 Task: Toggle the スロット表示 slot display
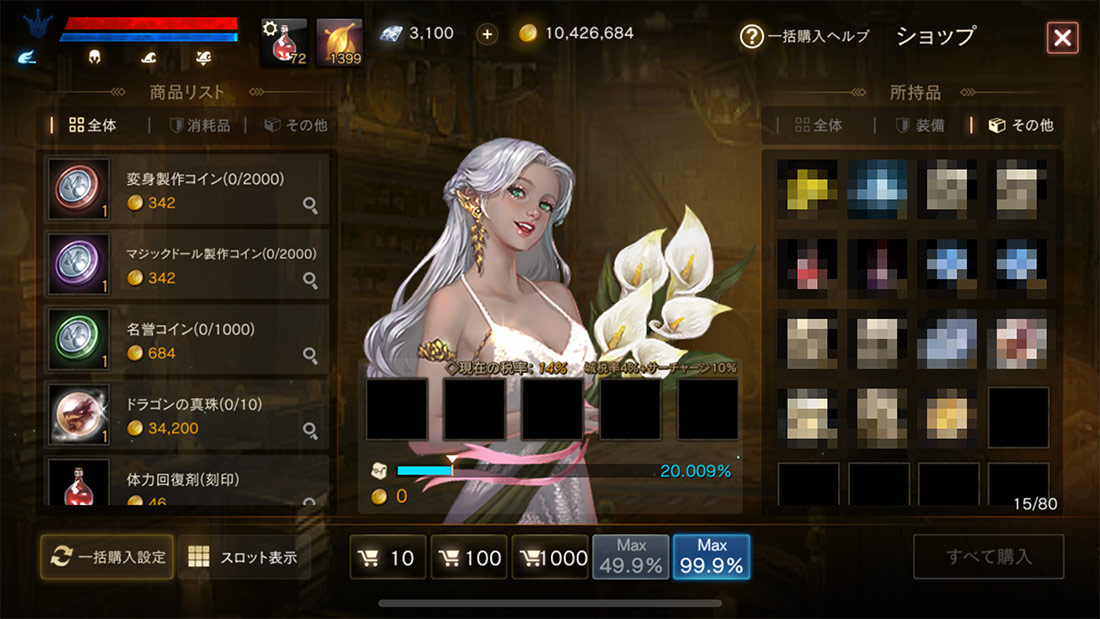point(244,557)
